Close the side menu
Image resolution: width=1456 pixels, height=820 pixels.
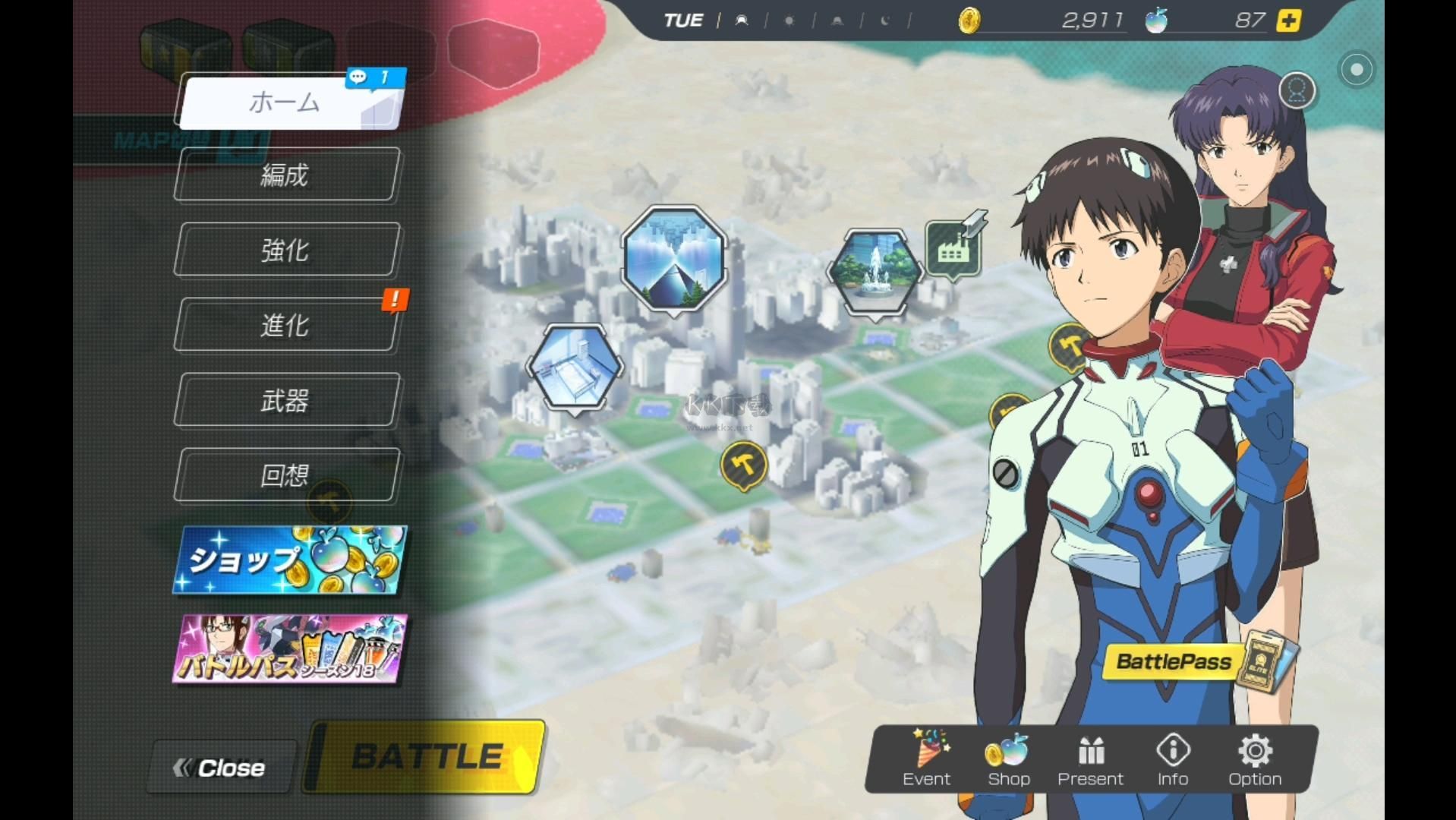221,768
